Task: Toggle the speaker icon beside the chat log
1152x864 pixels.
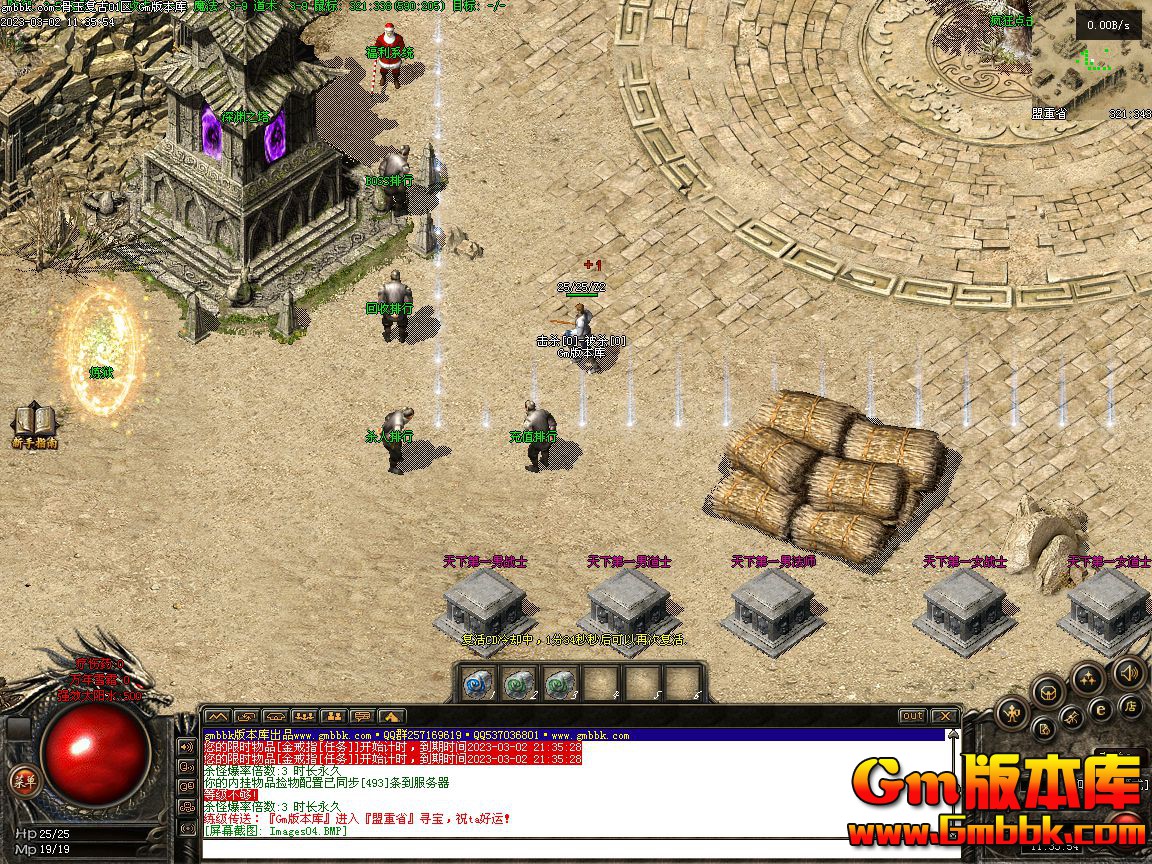Action: (x=187, y=746)
